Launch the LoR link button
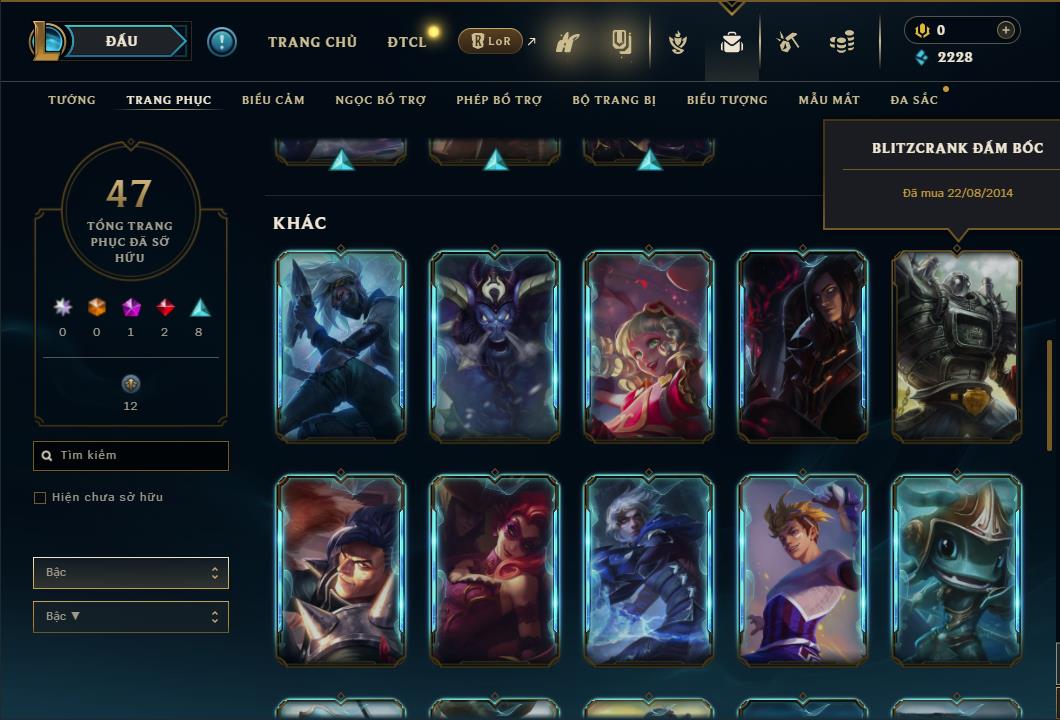Image resolution: width=1060 pixels, height=720 pixels. 491,42
